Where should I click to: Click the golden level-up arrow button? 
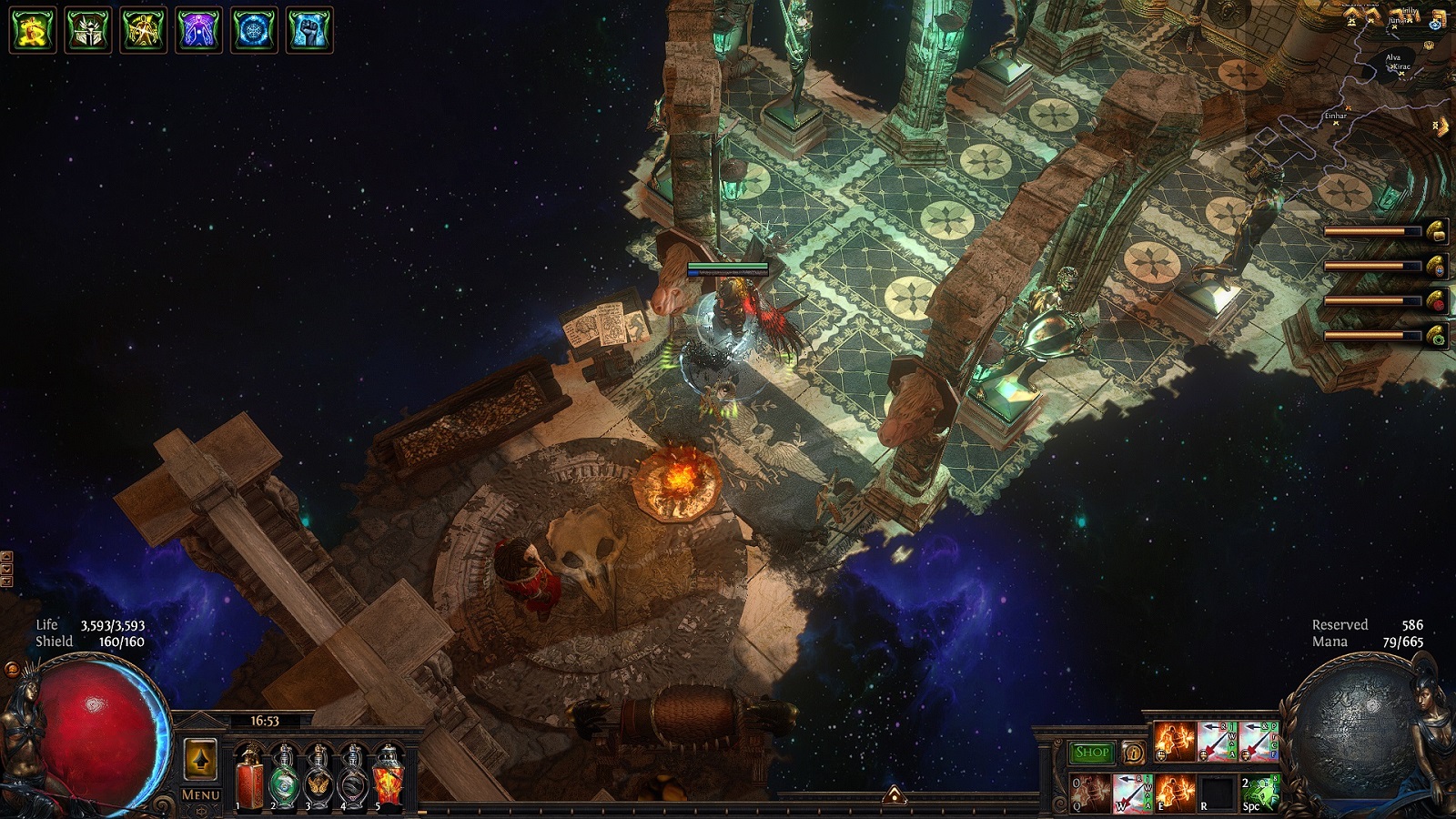click(200, 759)
